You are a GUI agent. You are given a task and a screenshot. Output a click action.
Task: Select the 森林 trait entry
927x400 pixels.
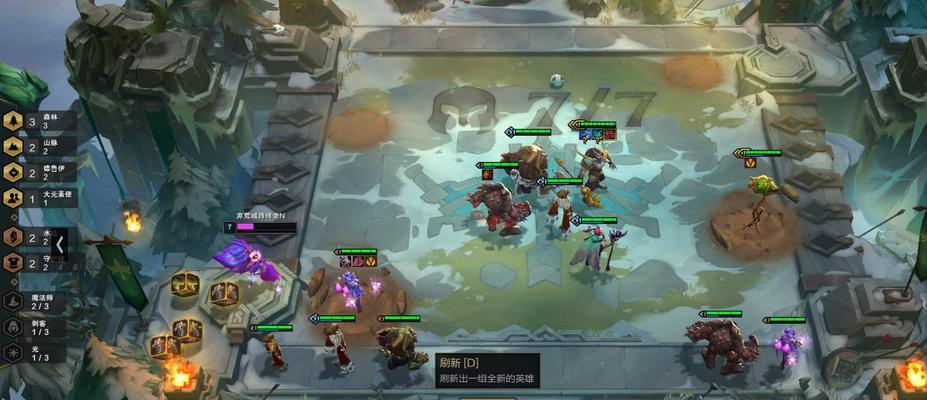40,122
